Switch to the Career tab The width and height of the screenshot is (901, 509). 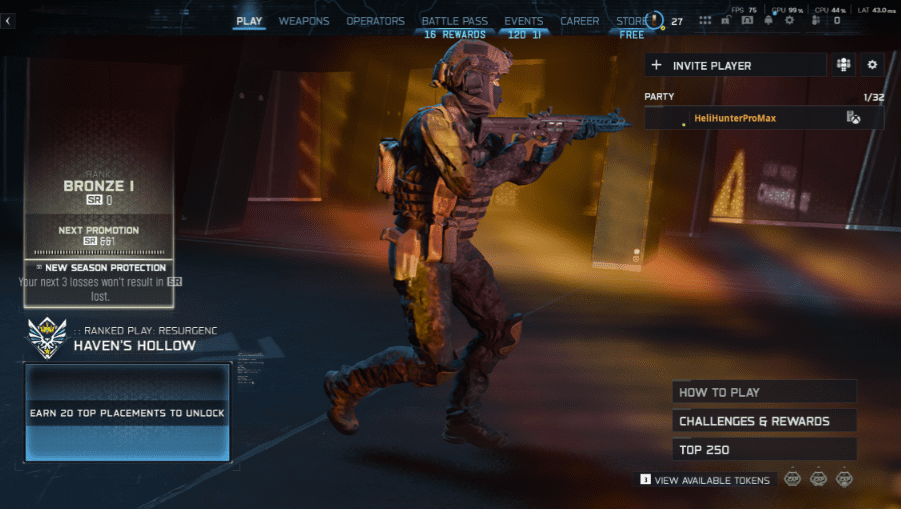tap(580, 21)
